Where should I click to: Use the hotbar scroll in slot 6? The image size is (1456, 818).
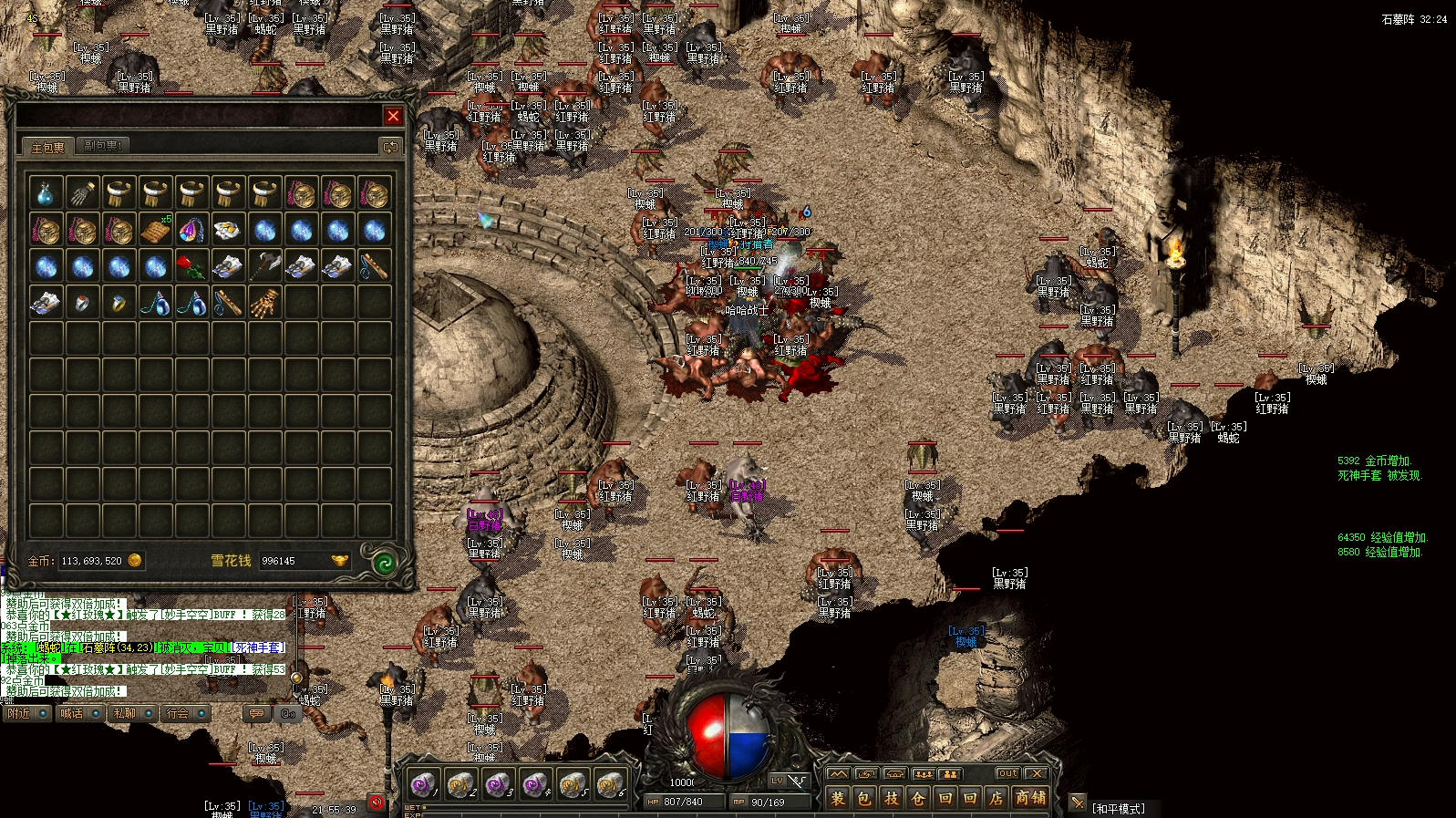[x=610, y=783]
